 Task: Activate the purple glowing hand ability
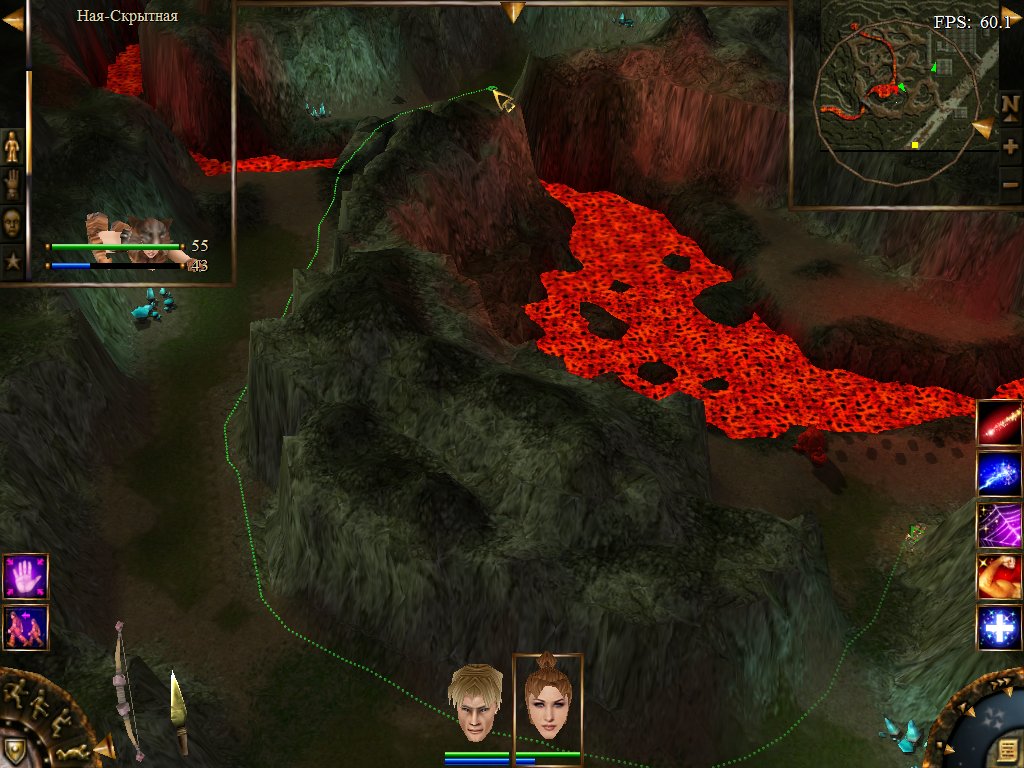[25, 576]
